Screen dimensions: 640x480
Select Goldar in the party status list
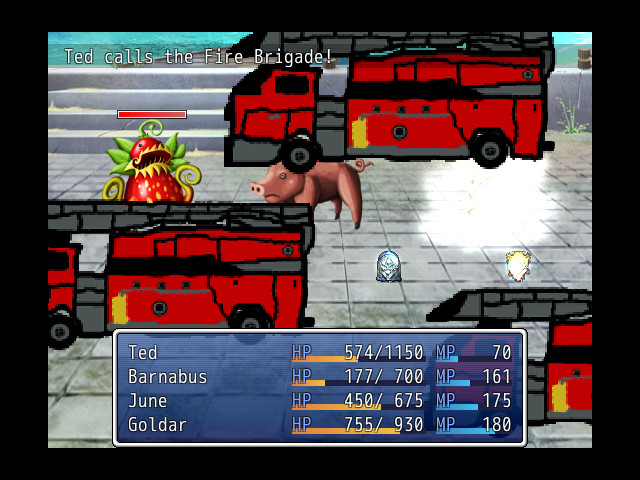(319, 425)
